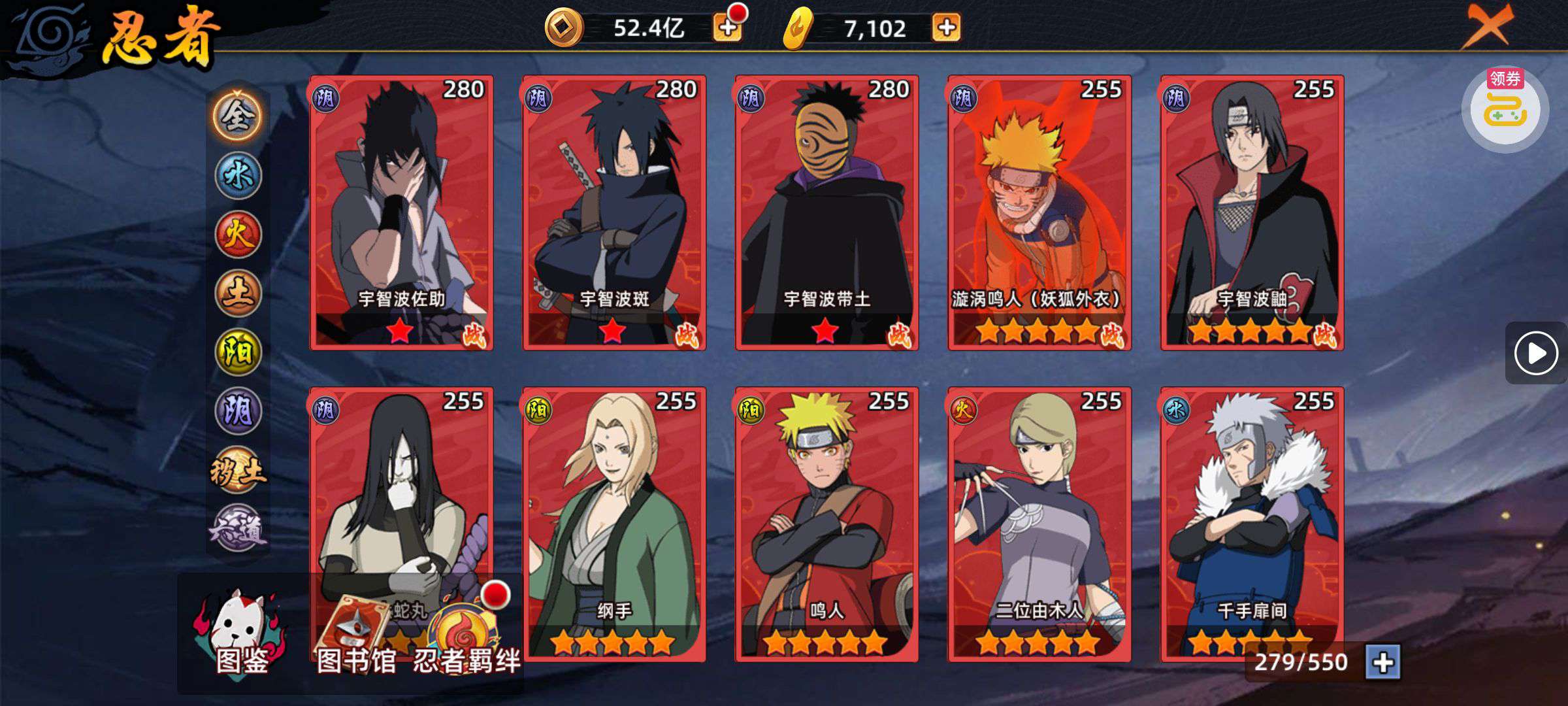
Task: Filter ninjas by 火 fire element
Action: (x=238, y=234)
